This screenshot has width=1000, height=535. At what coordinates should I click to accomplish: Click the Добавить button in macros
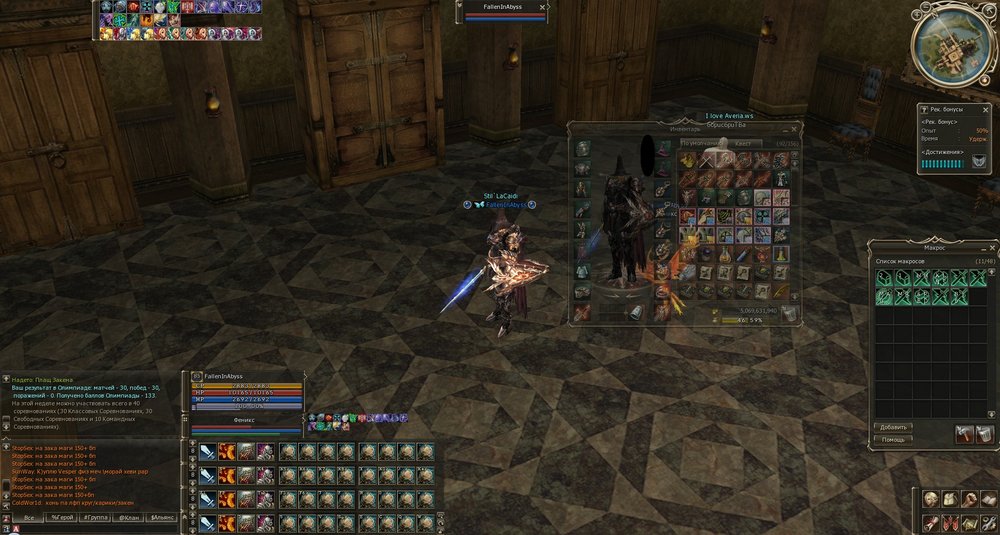(894, 427)
